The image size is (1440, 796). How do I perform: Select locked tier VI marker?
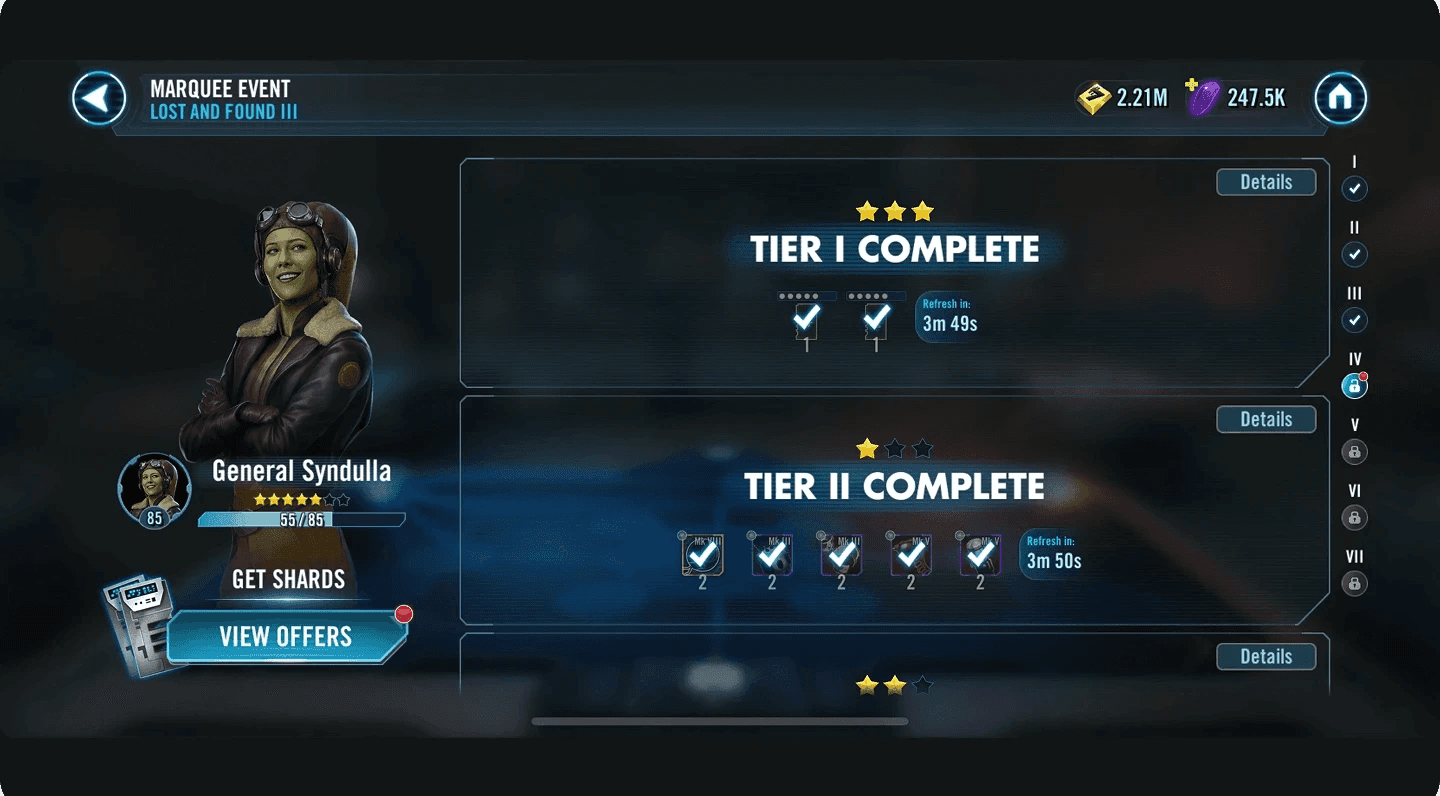tap(1354, 517)
